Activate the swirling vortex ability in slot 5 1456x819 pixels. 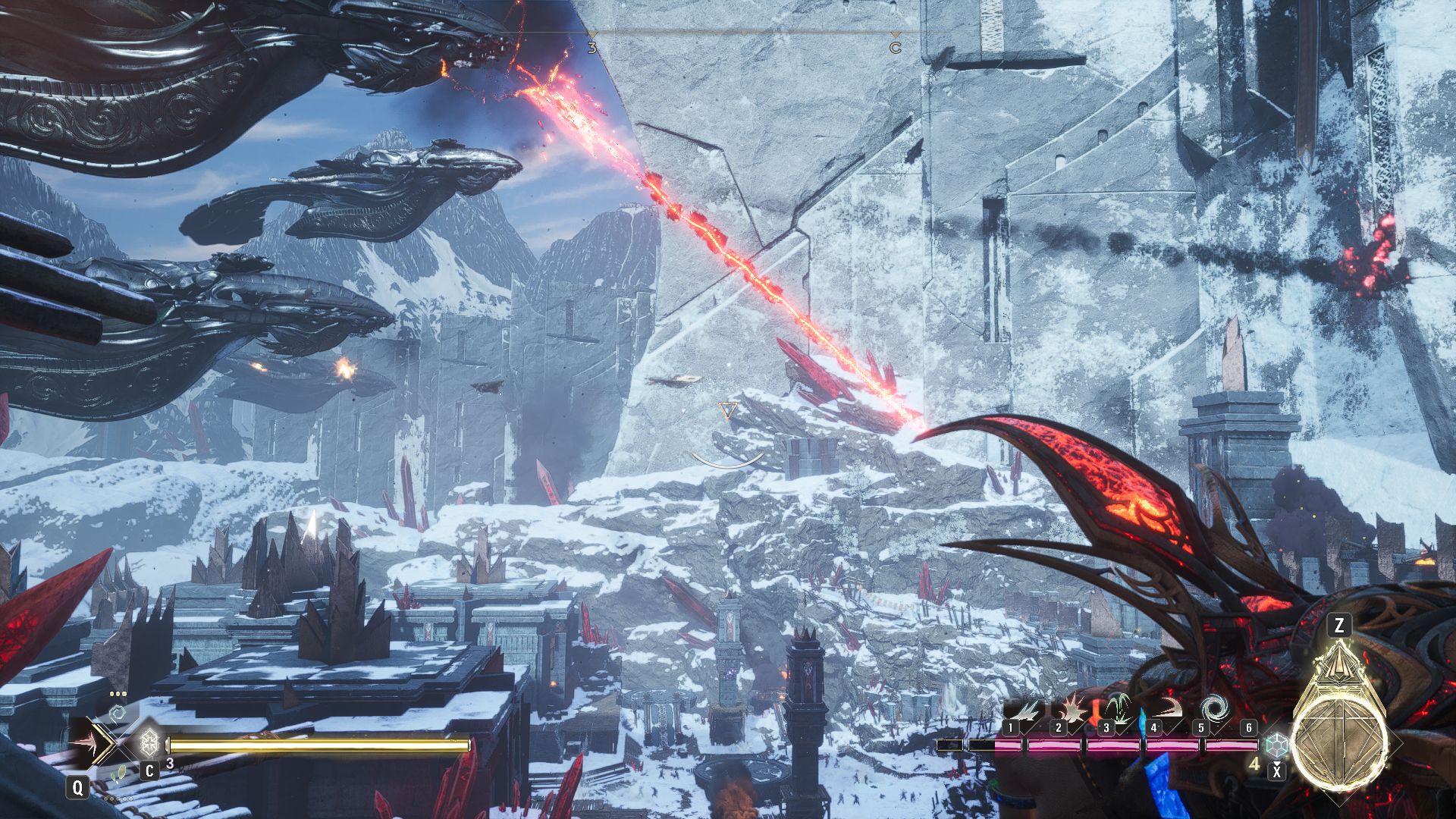pyautogui.click(x=1216, y=710)
